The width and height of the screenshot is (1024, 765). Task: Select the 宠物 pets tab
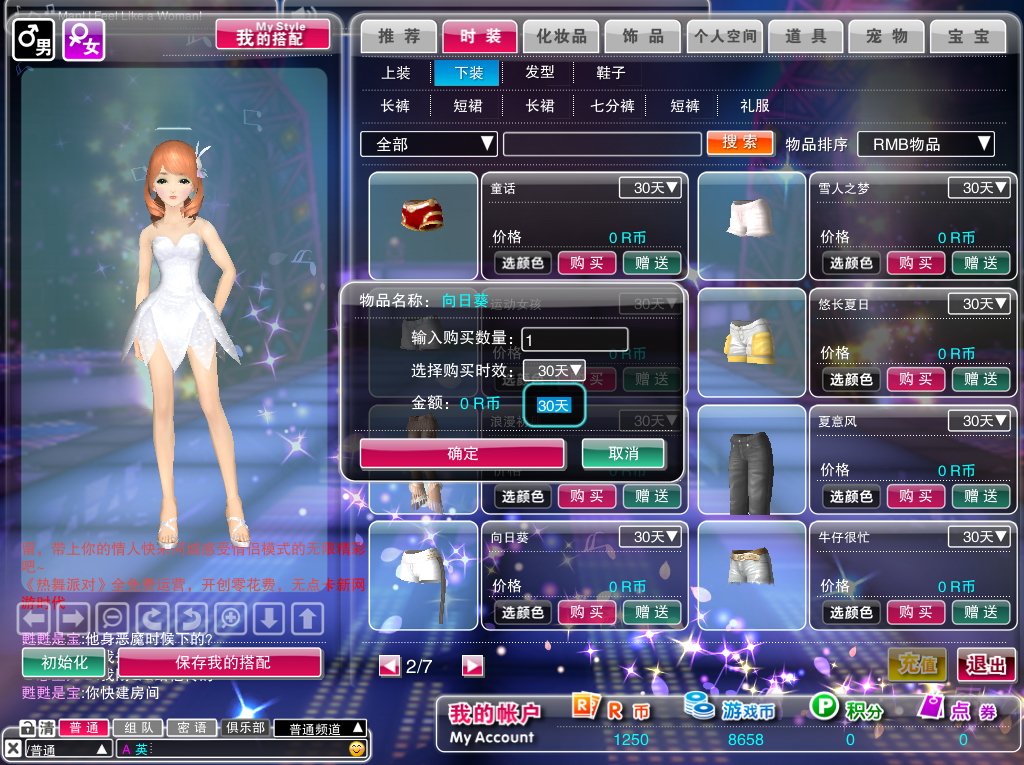tap(887, 36)
